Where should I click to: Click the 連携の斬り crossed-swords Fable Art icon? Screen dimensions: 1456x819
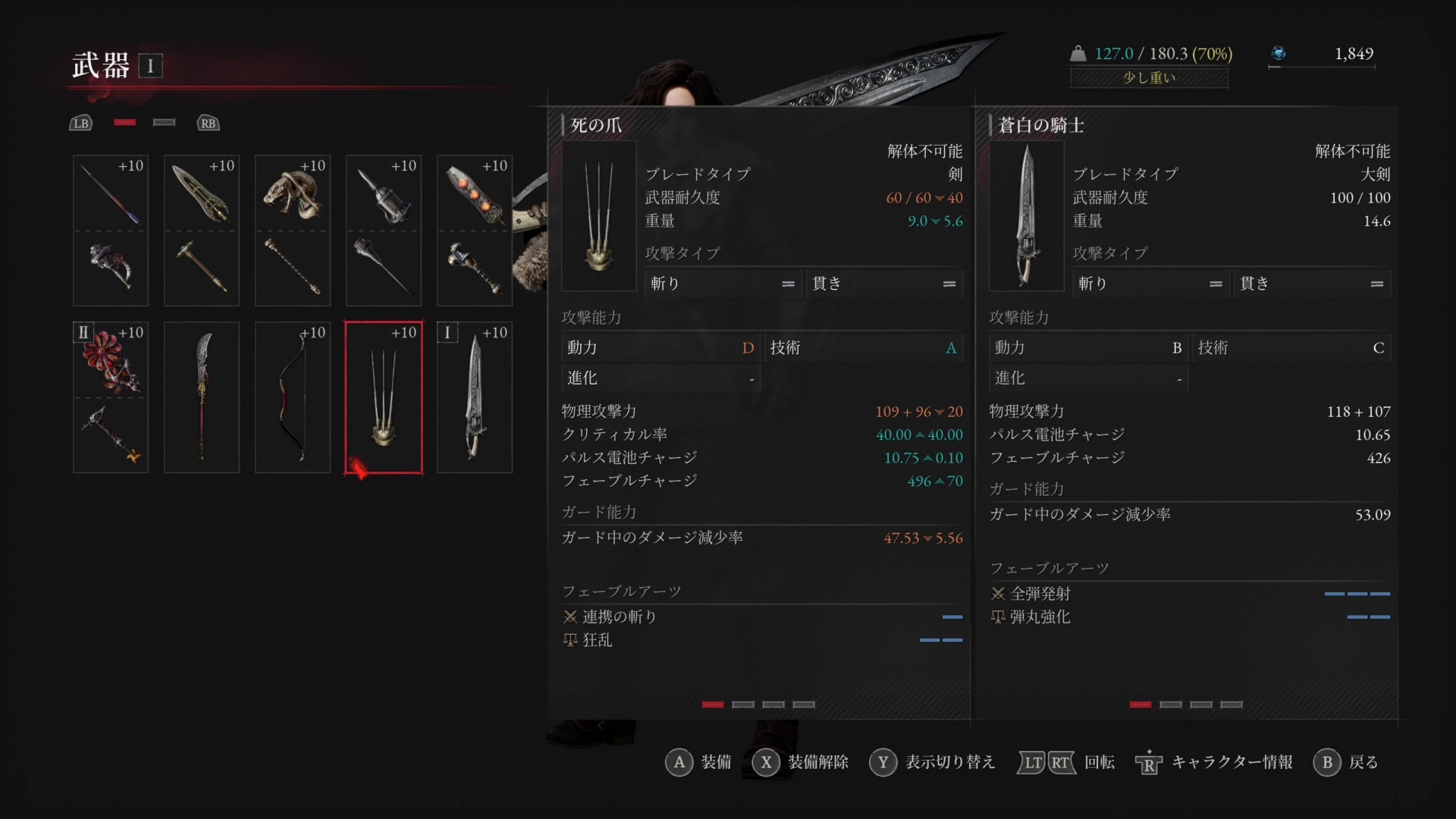(570, 617)
